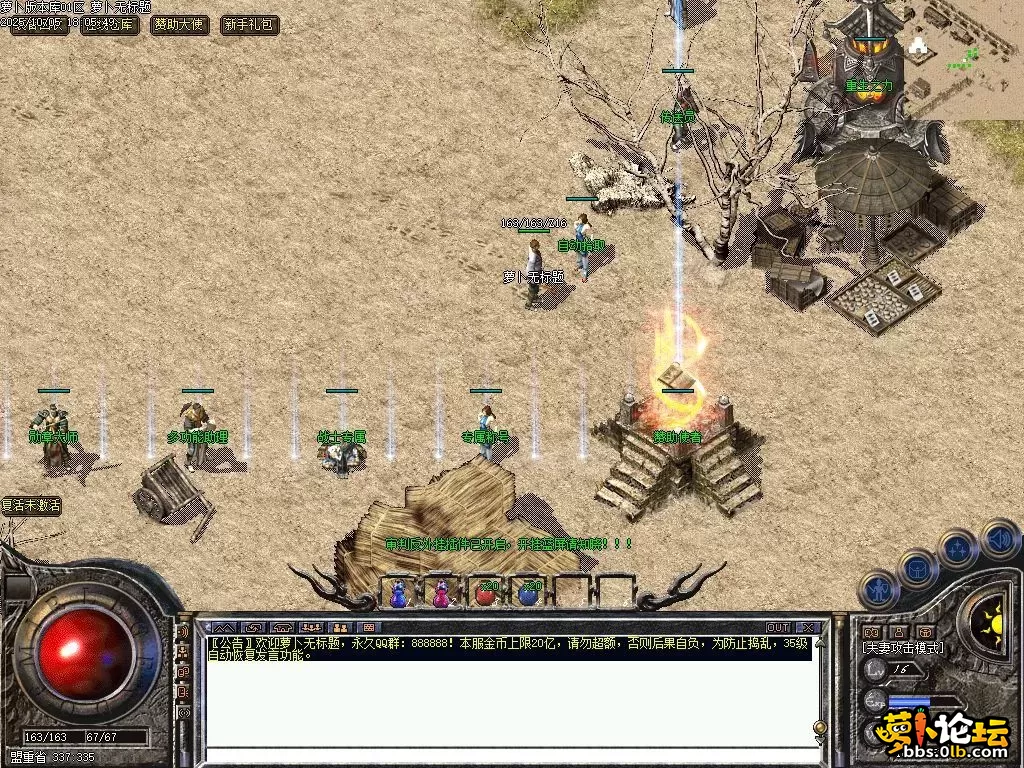Change the 夫妻攻击模式 attack mode
Viewport: 1024px width, 768px height.
(902, 648)
